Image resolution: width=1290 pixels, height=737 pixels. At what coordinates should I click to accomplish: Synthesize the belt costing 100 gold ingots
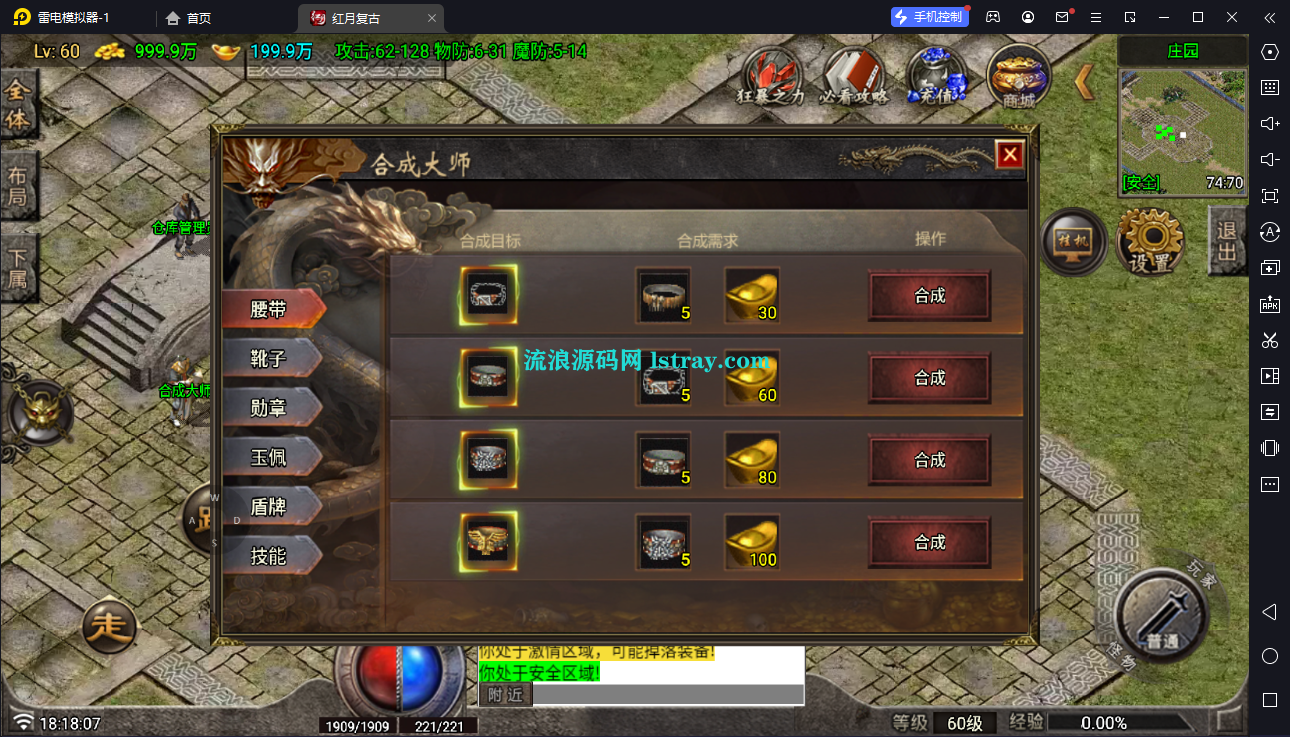point(929,542)
